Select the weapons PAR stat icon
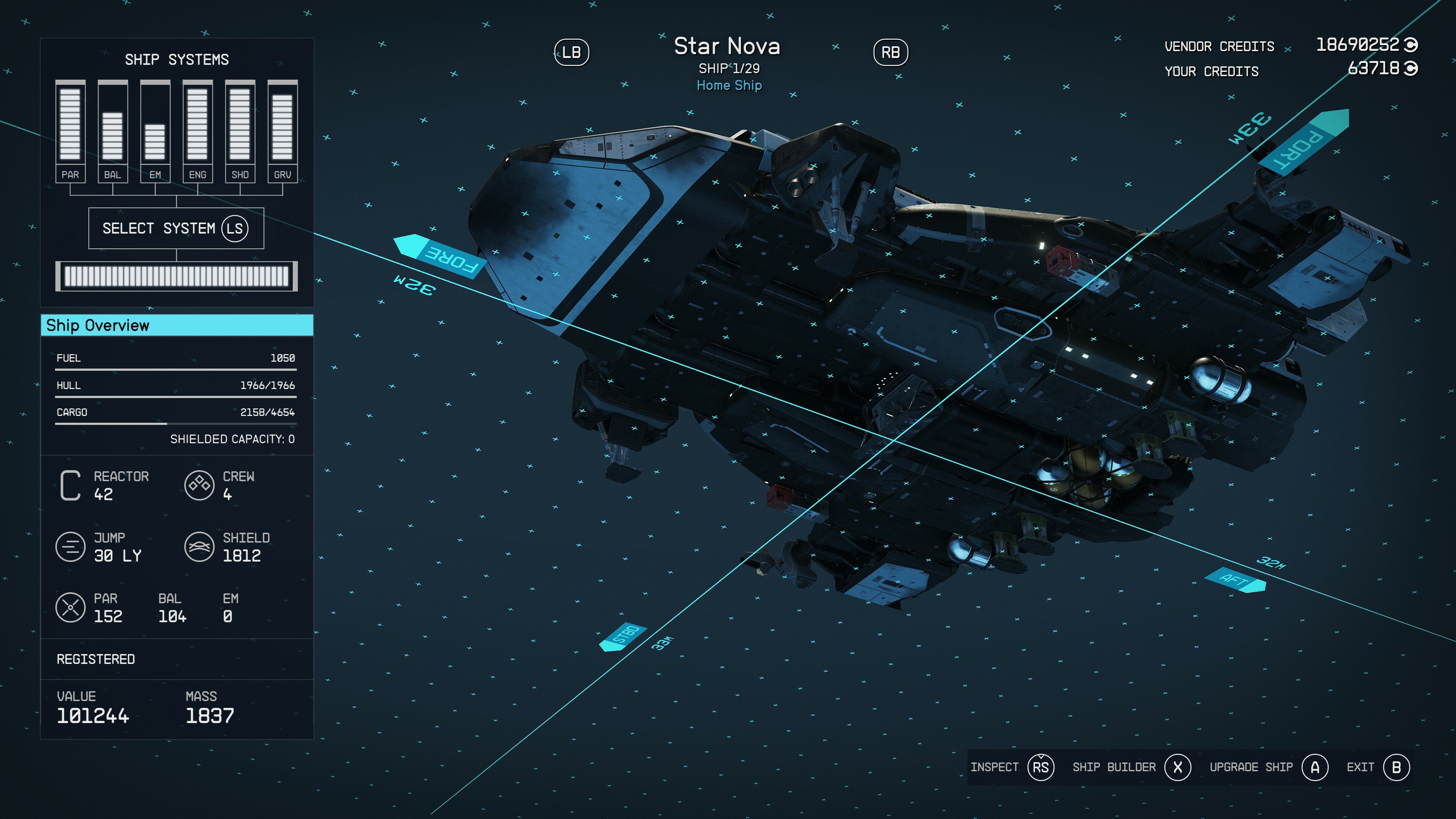The height and width of the screenshot is (819, 1456). pos(70,608)
